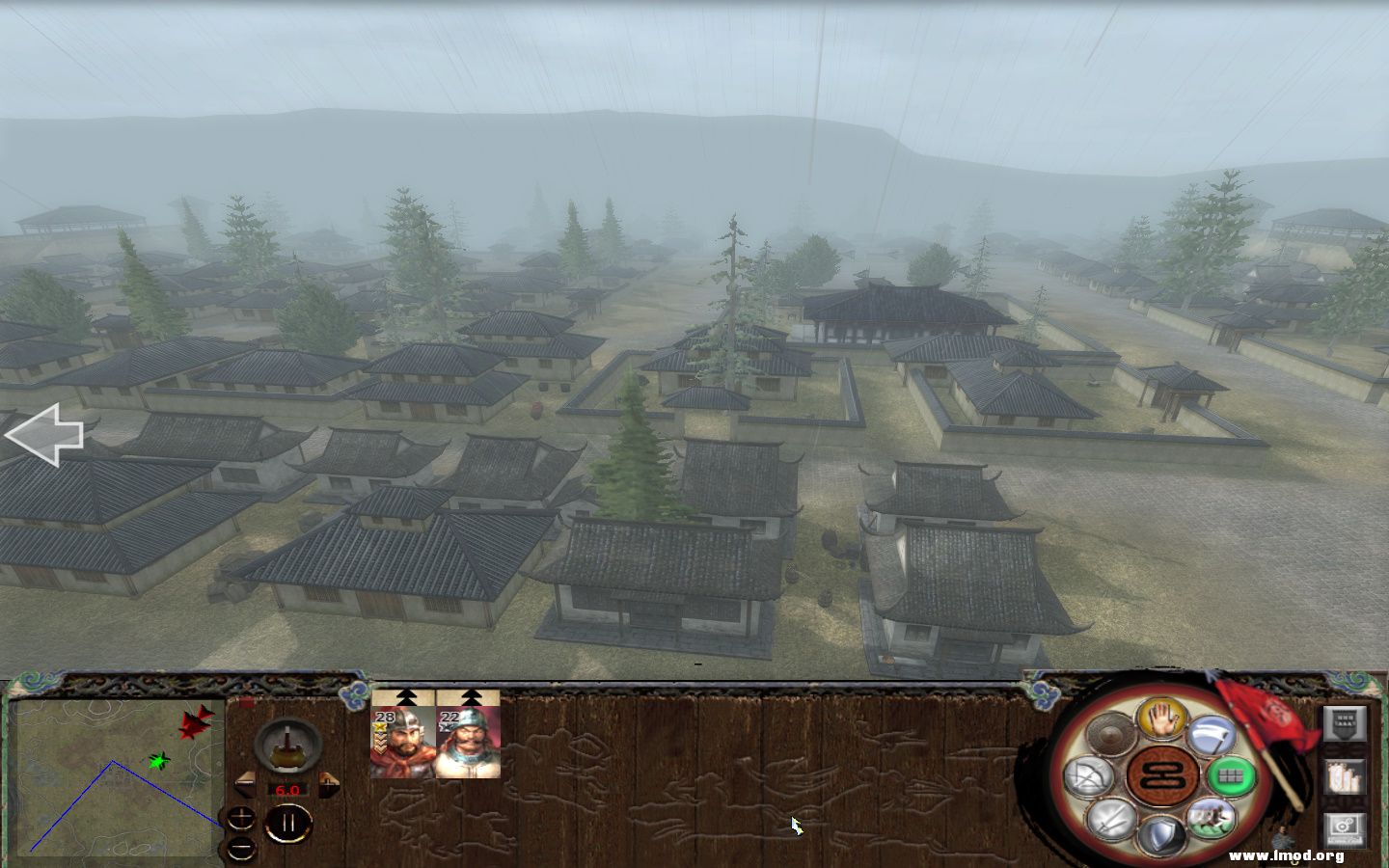Image resolution: width=1389 pixels, height=868 pixels.
Task: Toggle skirmish mode with the cavalry icon
Action: click(1213, 819)
